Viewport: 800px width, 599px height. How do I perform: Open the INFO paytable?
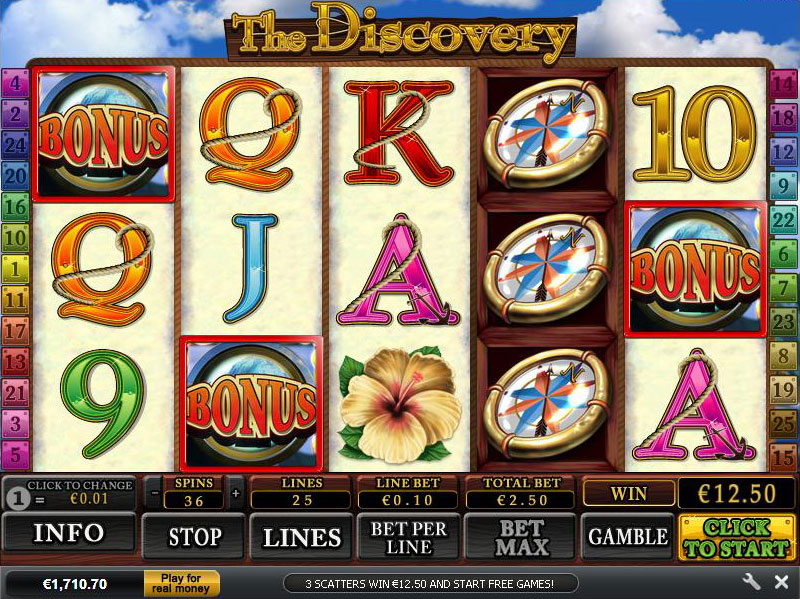click(69, 535)
